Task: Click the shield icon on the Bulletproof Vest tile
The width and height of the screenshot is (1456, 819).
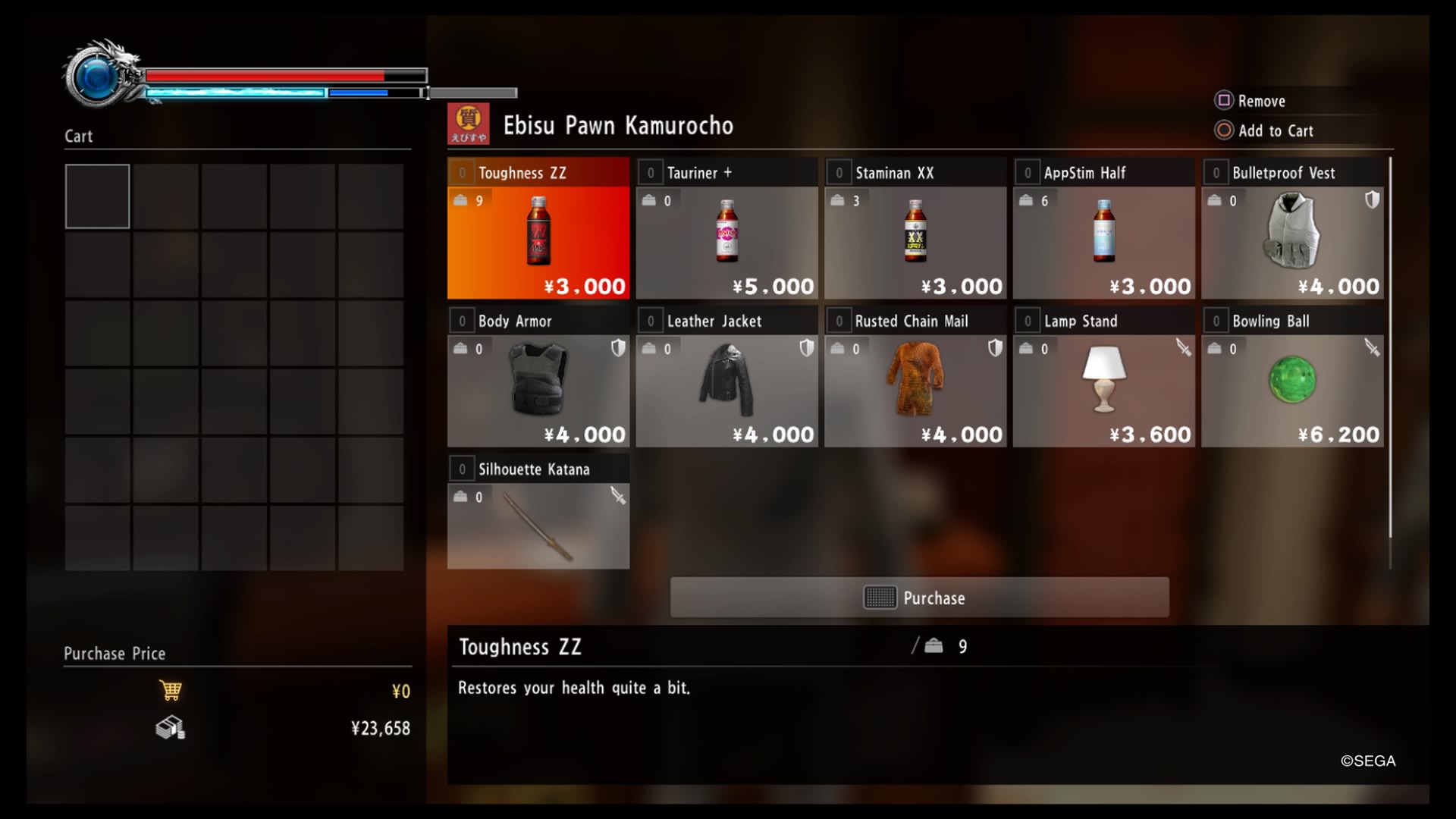Action: (x=1372, y=199)
